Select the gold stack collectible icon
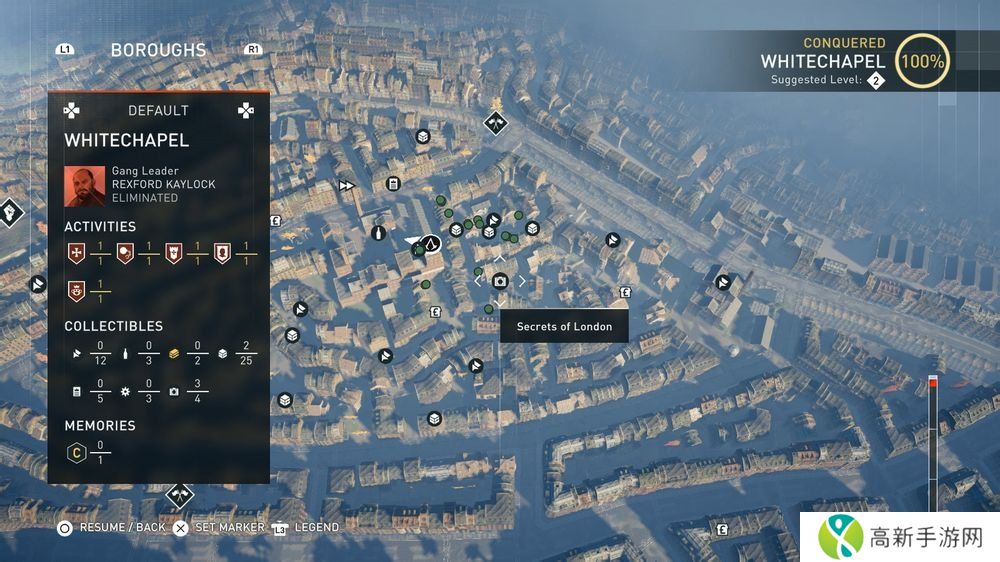The height and width of the screenshot is (562, 1000). 173,353
